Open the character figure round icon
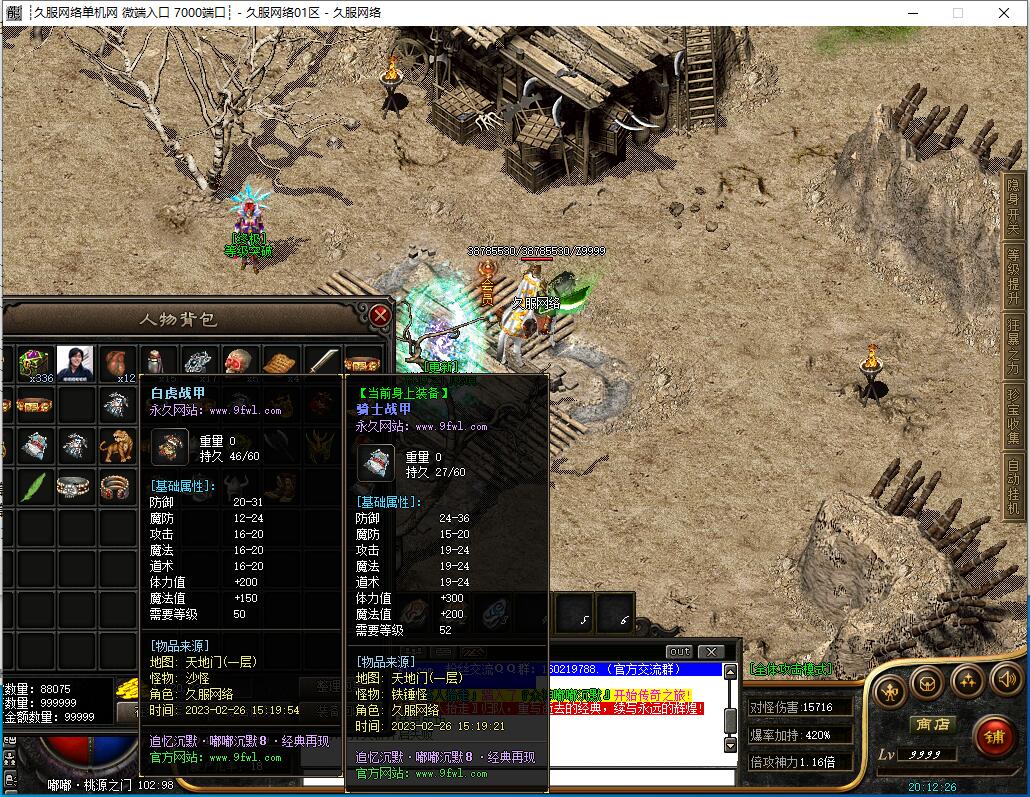 tap(889, 690)
